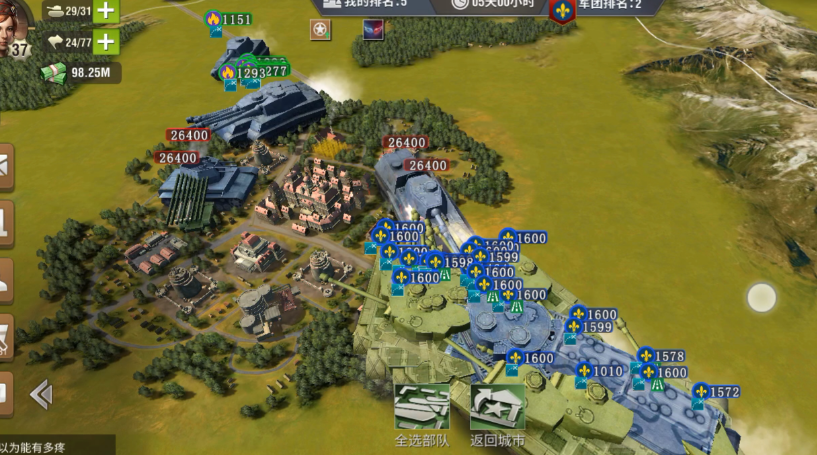Open the cash balance showing 98.25M
This screenshot has width=817, height=455.
(80, 72)
